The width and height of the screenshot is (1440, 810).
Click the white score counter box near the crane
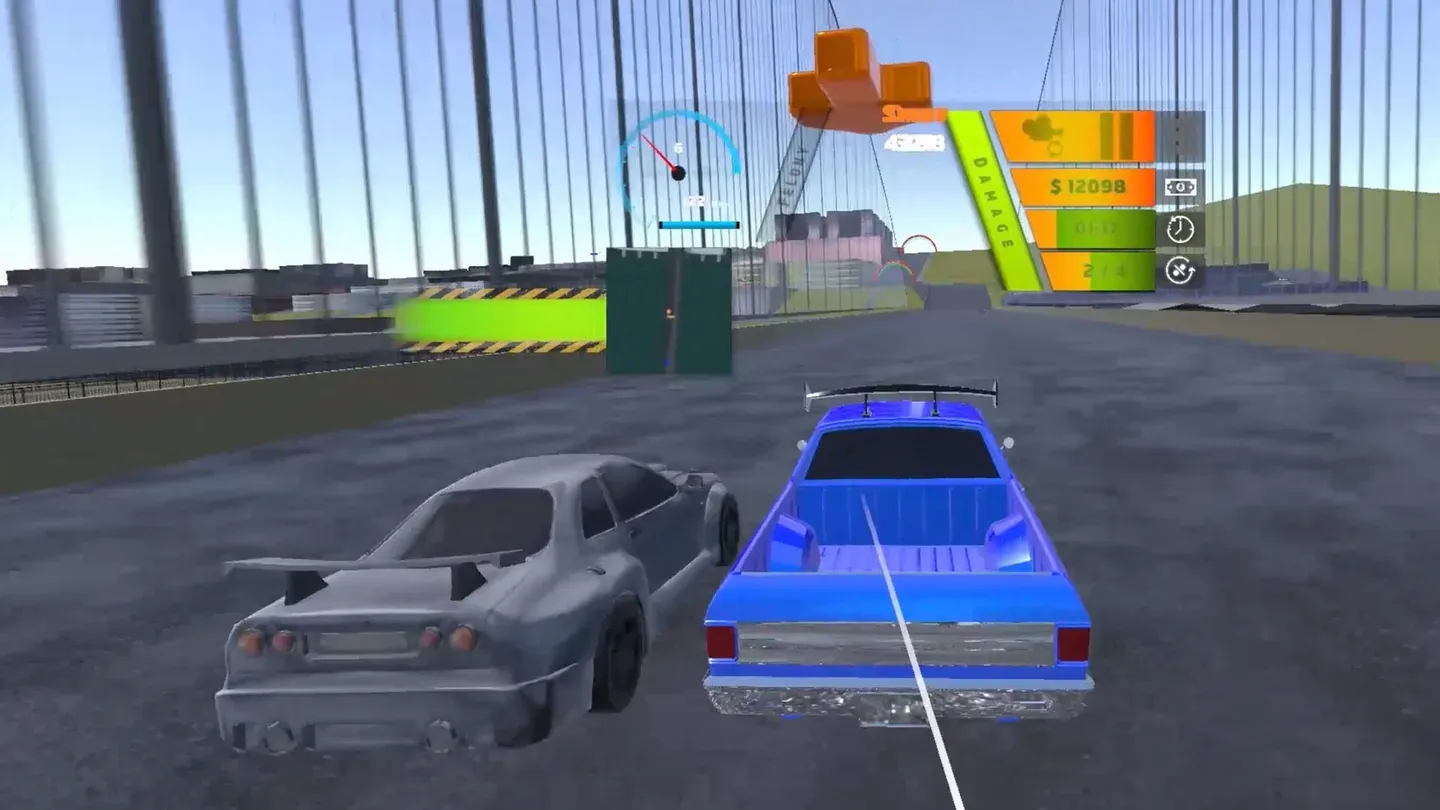[914, 141]
